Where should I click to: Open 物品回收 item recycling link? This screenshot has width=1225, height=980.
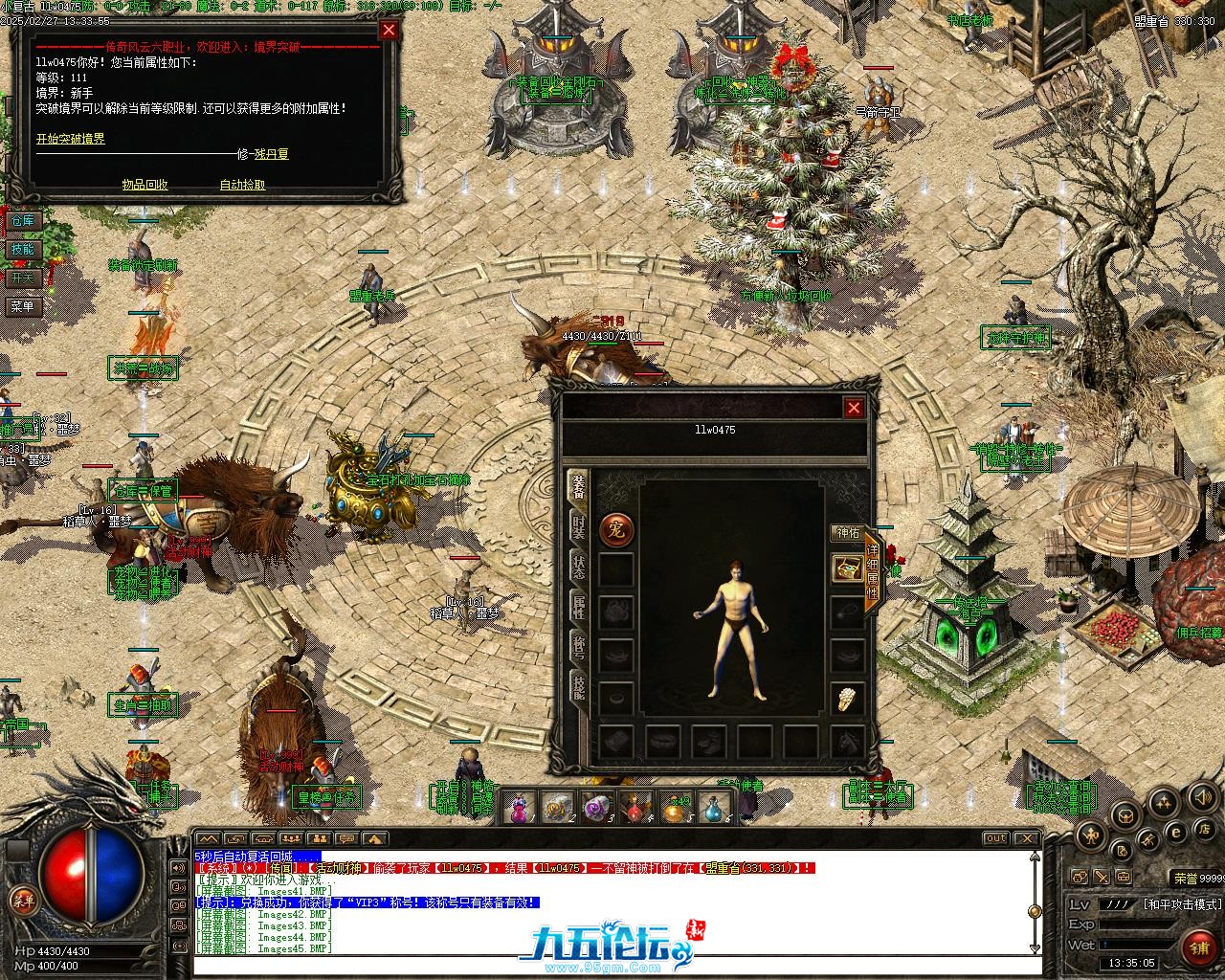point(145,185)
